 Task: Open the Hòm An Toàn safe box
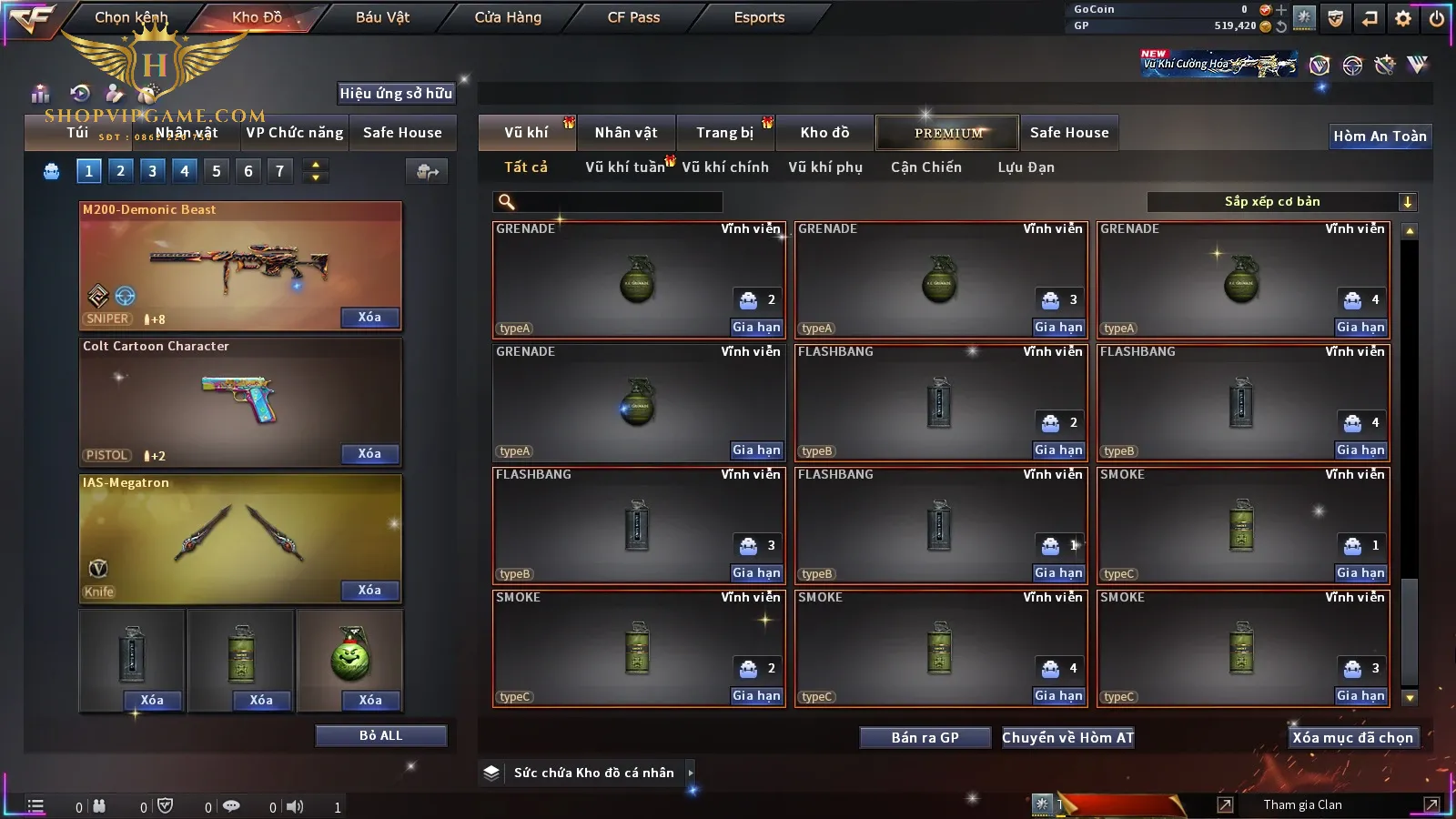tap(1380, 136)
